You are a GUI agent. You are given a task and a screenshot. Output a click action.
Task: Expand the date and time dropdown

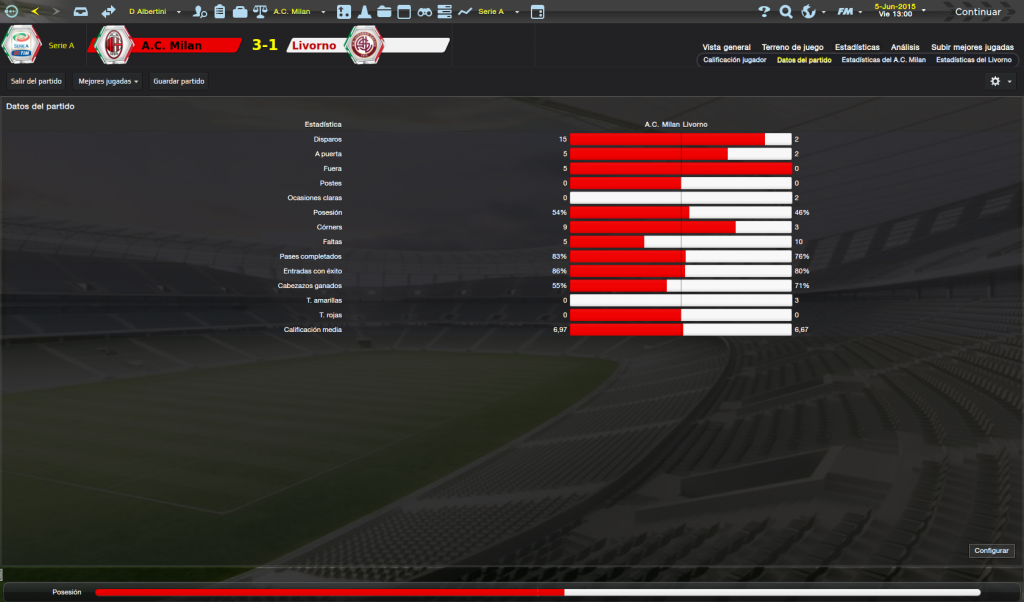(x=923, y=11)
